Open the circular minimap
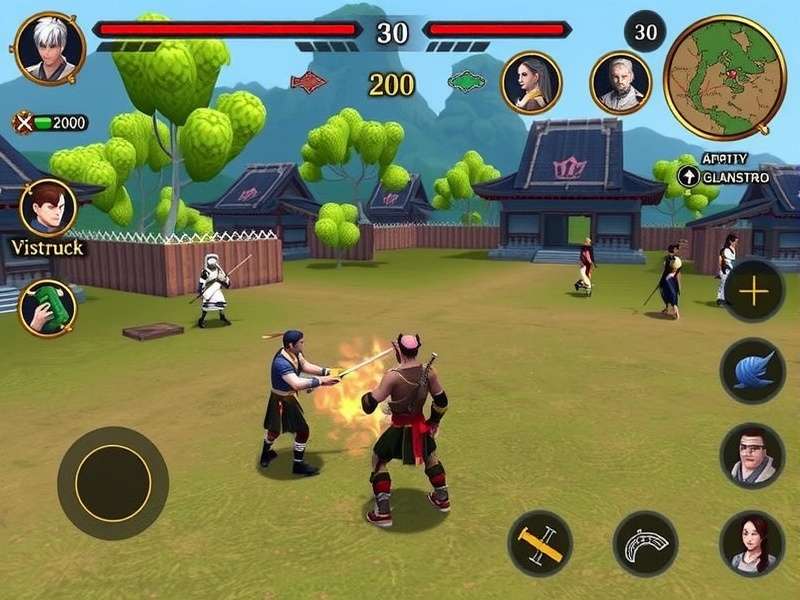The height and width of the screenshot is (600, 800). tap(725, 77)
